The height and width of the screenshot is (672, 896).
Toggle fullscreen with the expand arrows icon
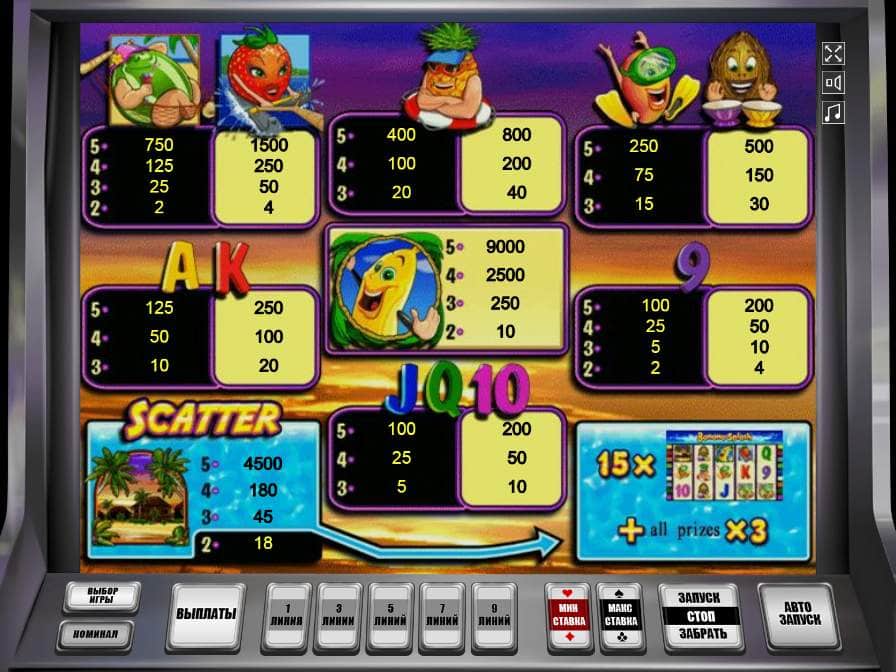pyautogui.click(x=832, y=53)
